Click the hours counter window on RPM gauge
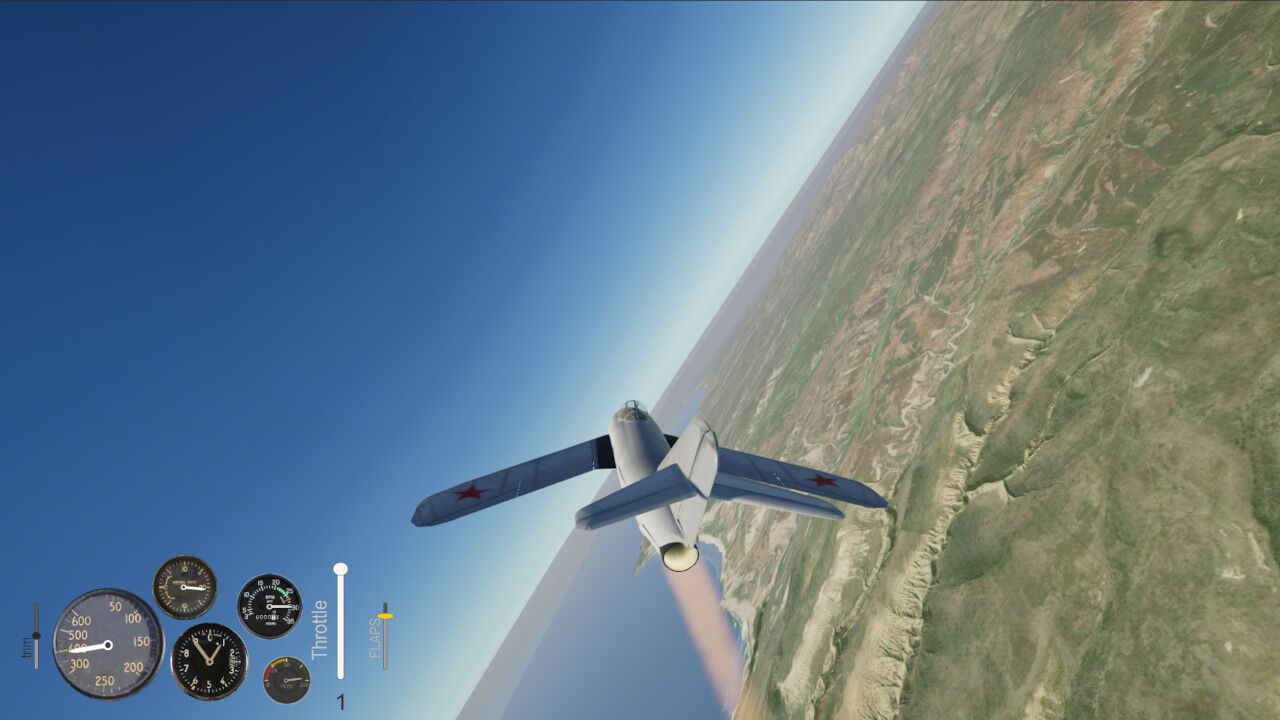Screen dimensions: 1280x720 click(268, 618)
